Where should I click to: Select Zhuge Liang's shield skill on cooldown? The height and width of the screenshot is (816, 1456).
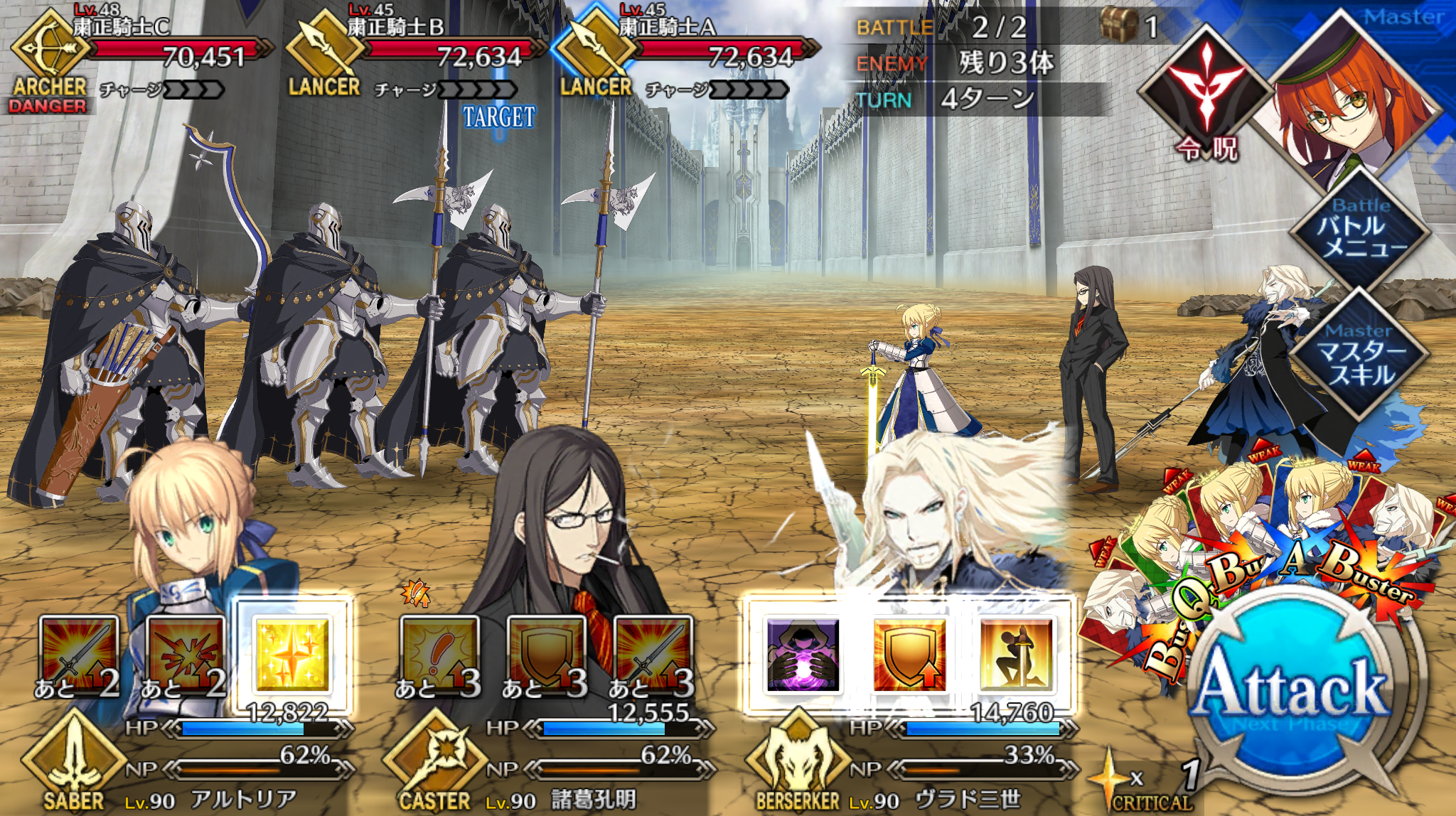545,654
